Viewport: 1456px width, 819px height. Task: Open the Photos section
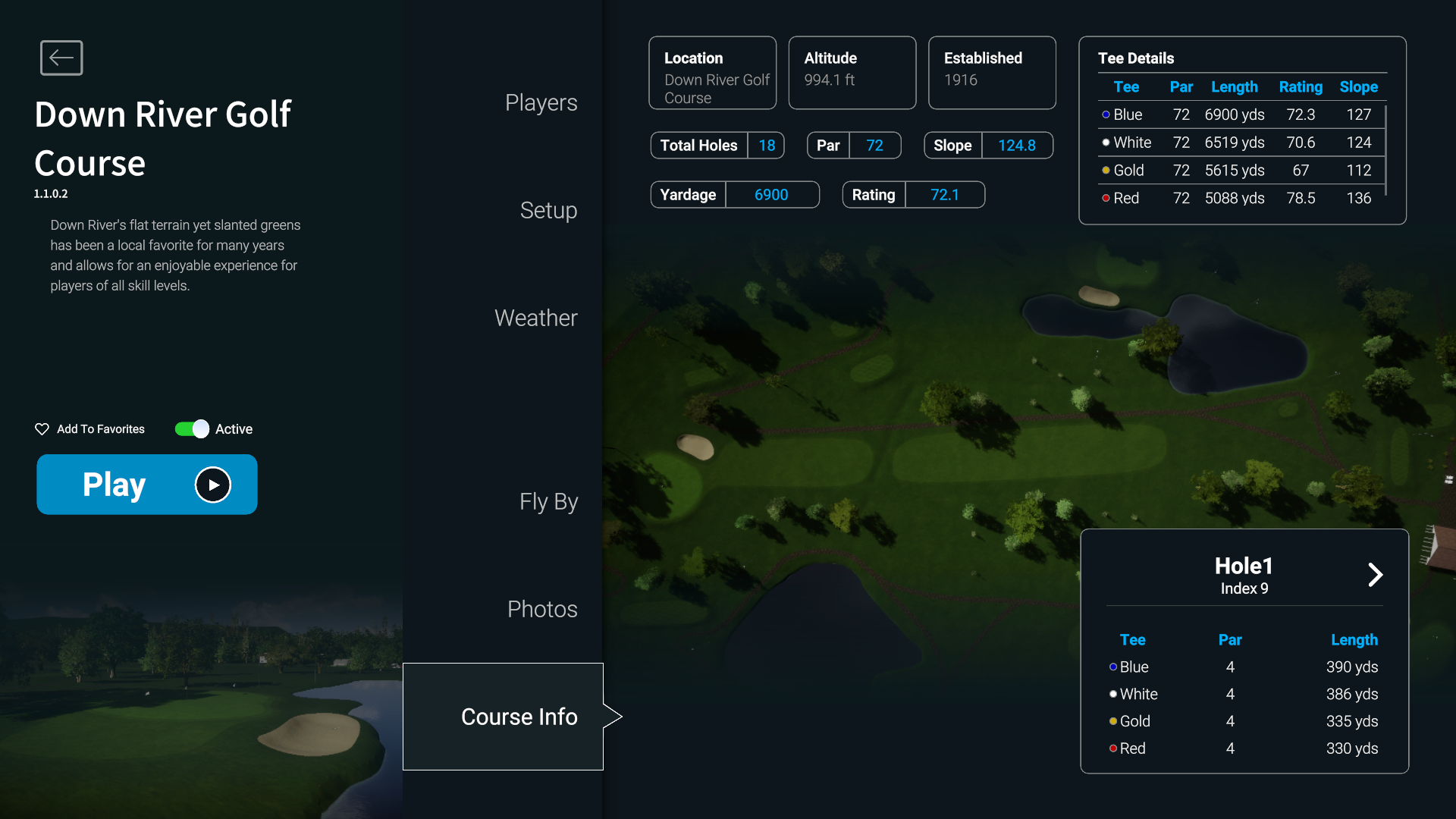click(541, 608)
